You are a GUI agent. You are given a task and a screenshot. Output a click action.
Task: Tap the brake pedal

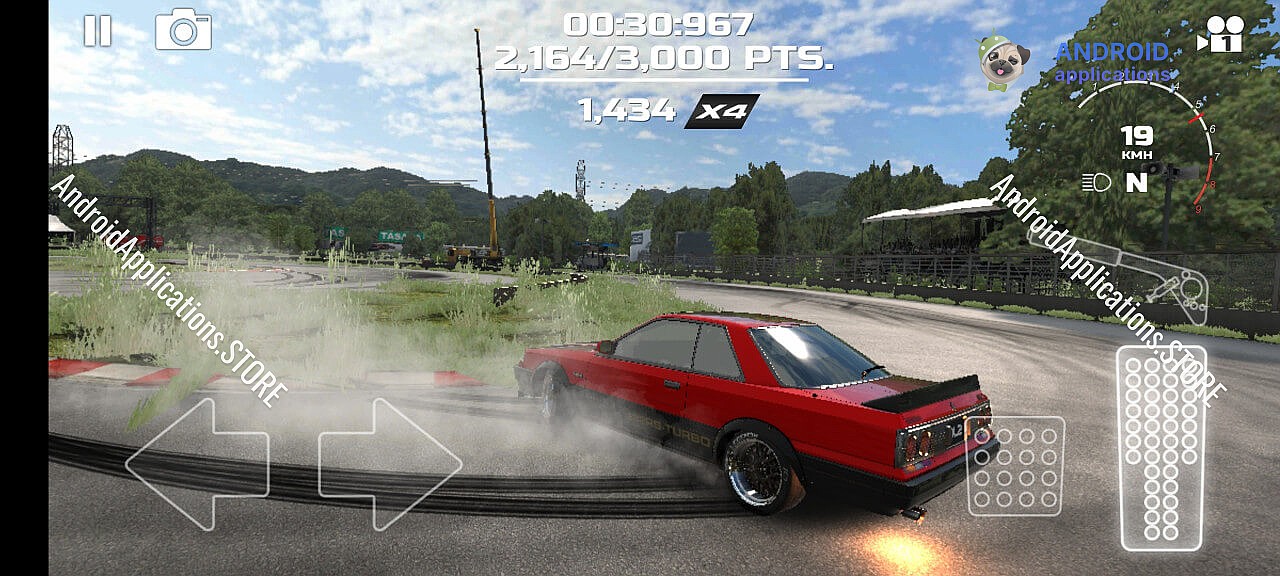[1015, 465]
